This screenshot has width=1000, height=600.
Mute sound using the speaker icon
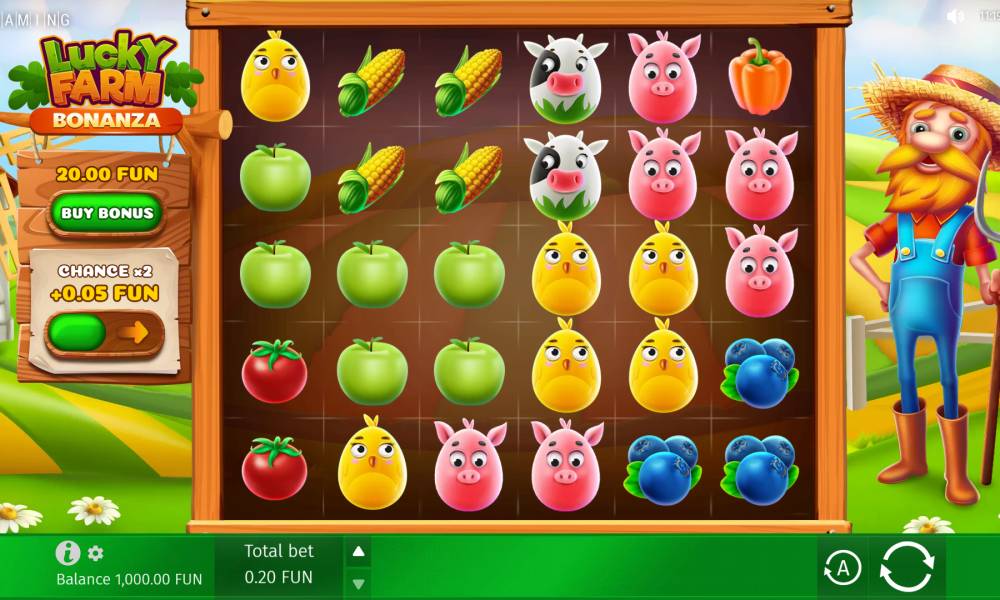[955, 16]
